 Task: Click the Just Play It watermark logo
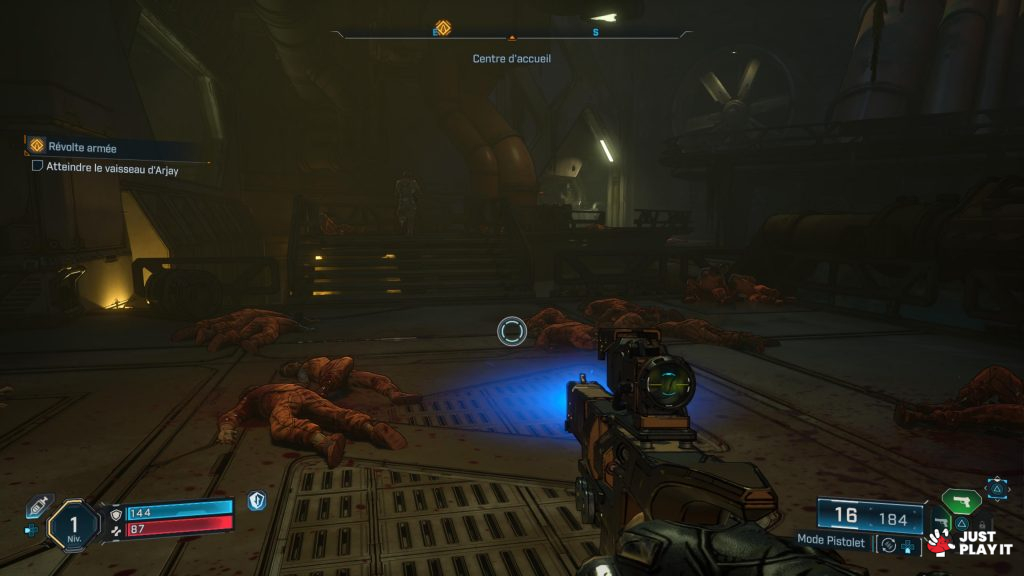coord(969,542)
